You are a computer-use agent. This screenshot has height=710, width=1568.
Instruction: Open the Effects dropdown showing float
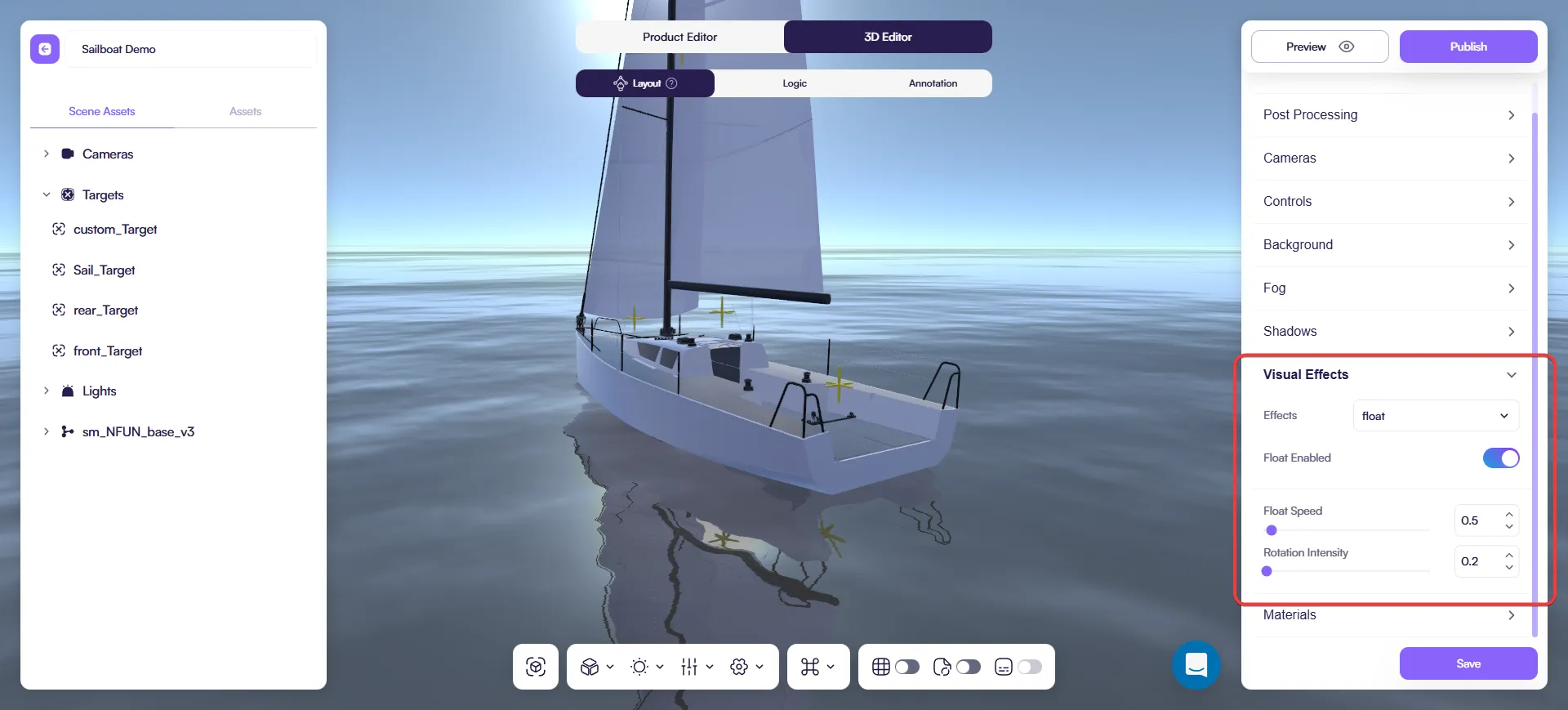click(x=1435, y=416)
